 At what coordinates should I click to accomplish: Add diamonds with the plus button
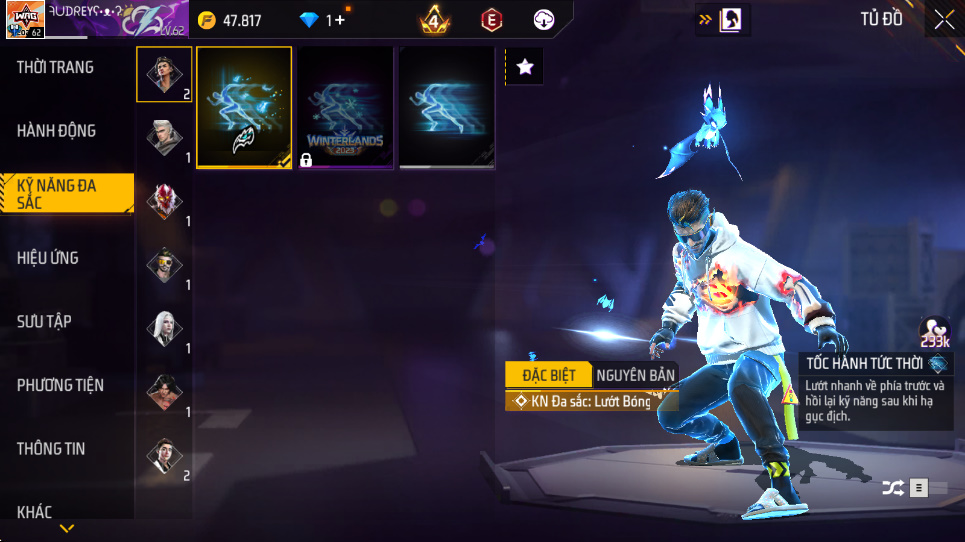tap(340, 20)
